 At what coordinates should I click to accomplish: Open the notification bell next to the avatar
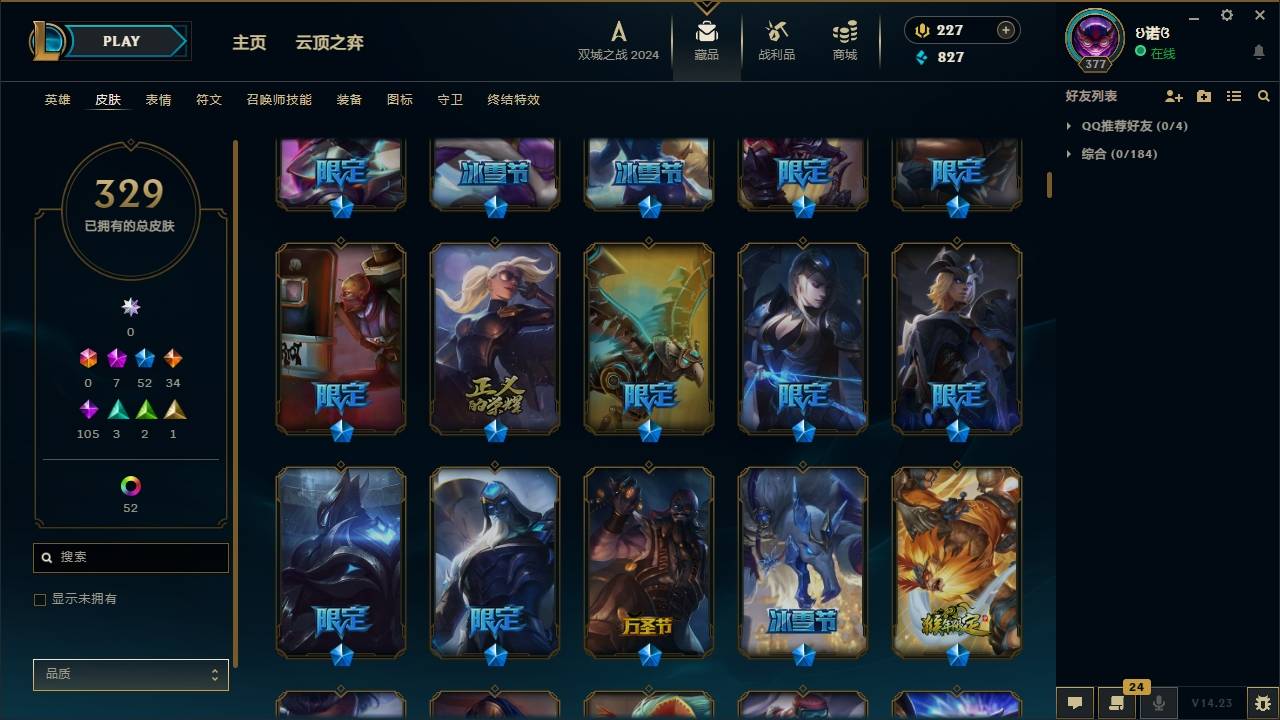[1258, 51]
